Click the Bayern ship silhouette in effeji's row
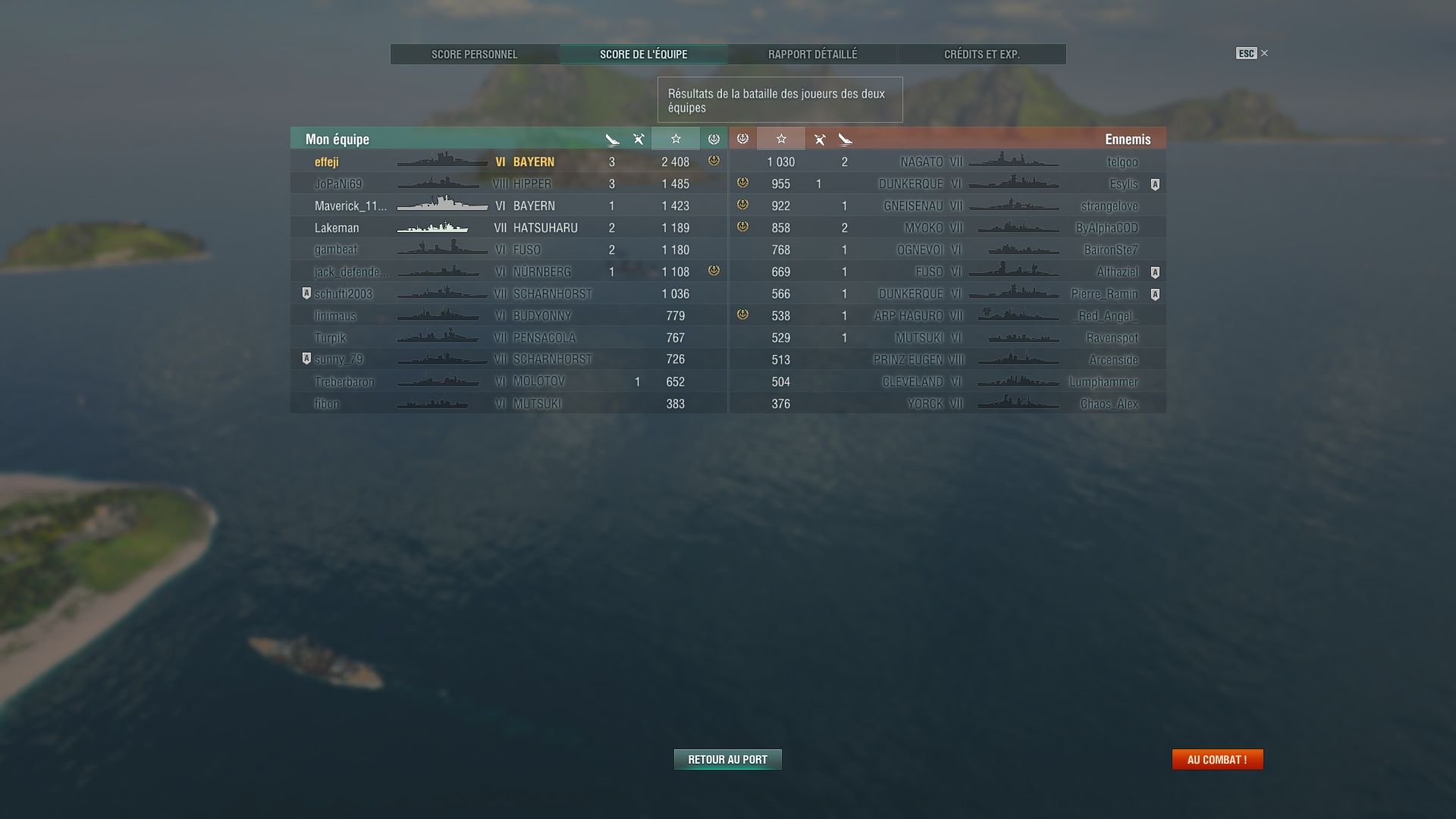The image size is (1456, 819). click(x=438, y=162)
